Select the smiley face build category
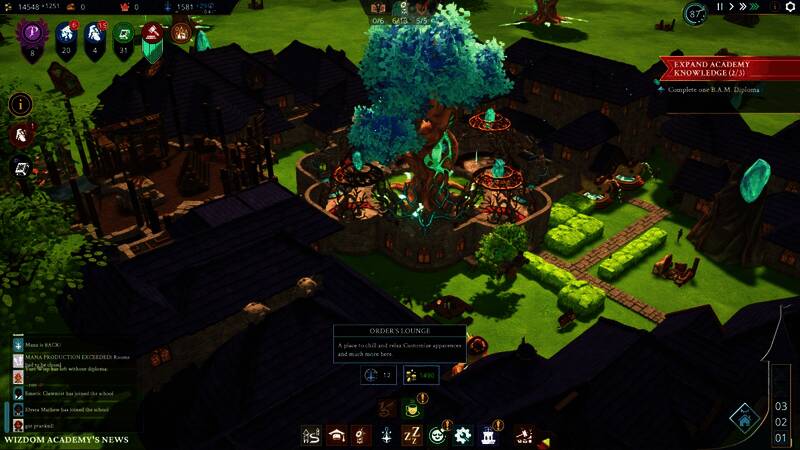This screenshot has height=450, width=800. coord(437,435)
